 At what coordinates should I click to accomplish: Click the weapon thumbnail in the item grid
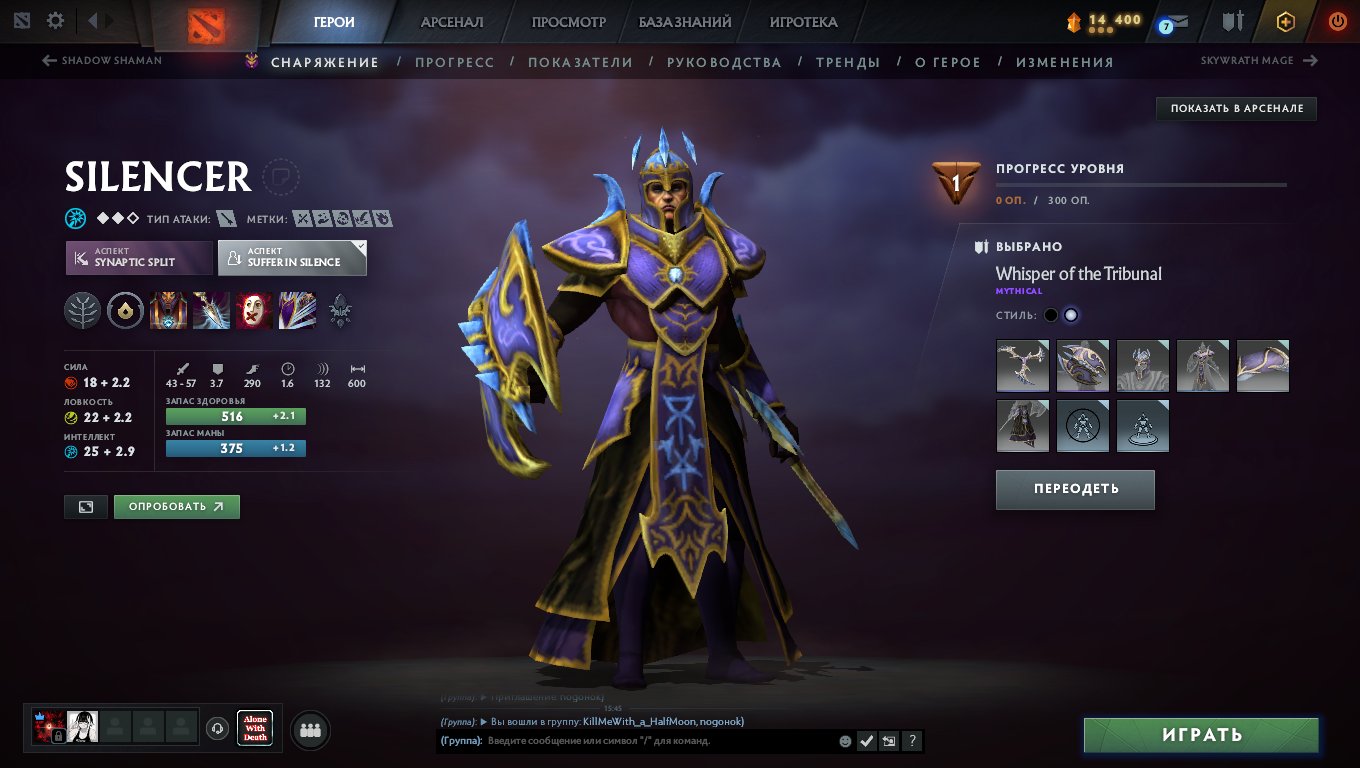[1022, 366]
